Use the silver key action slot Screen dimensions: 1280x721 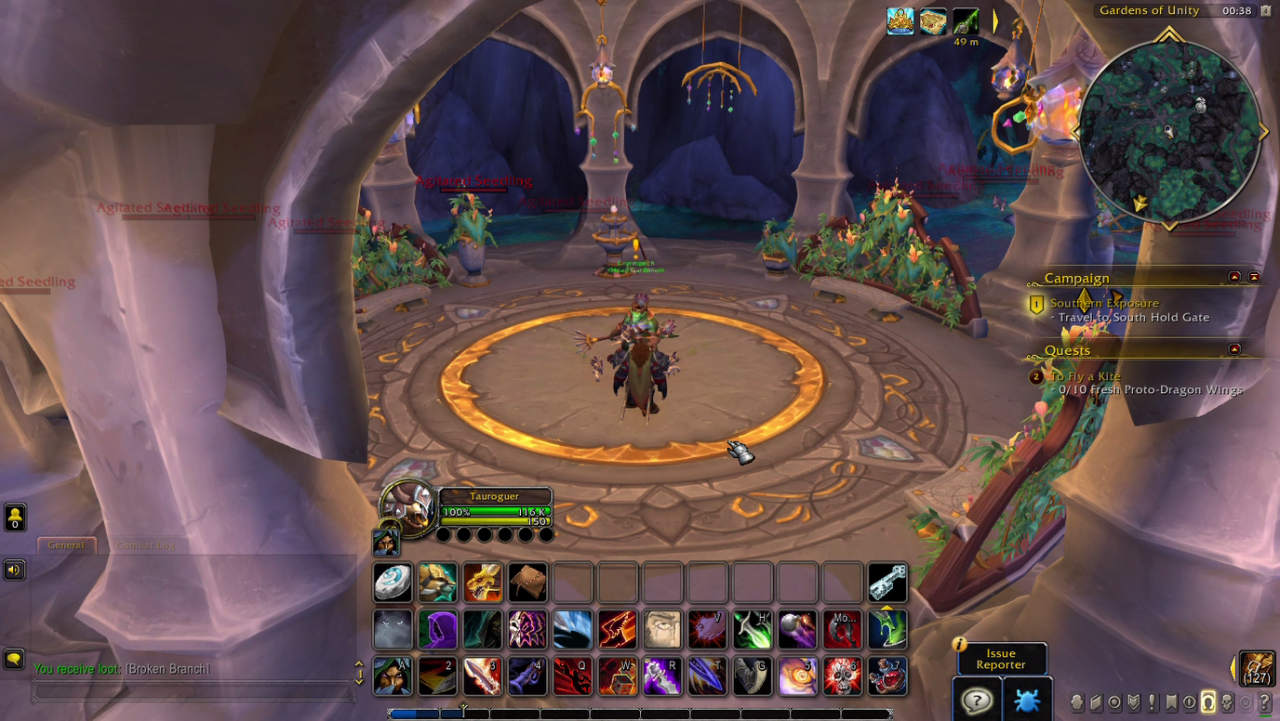(887, 582)
